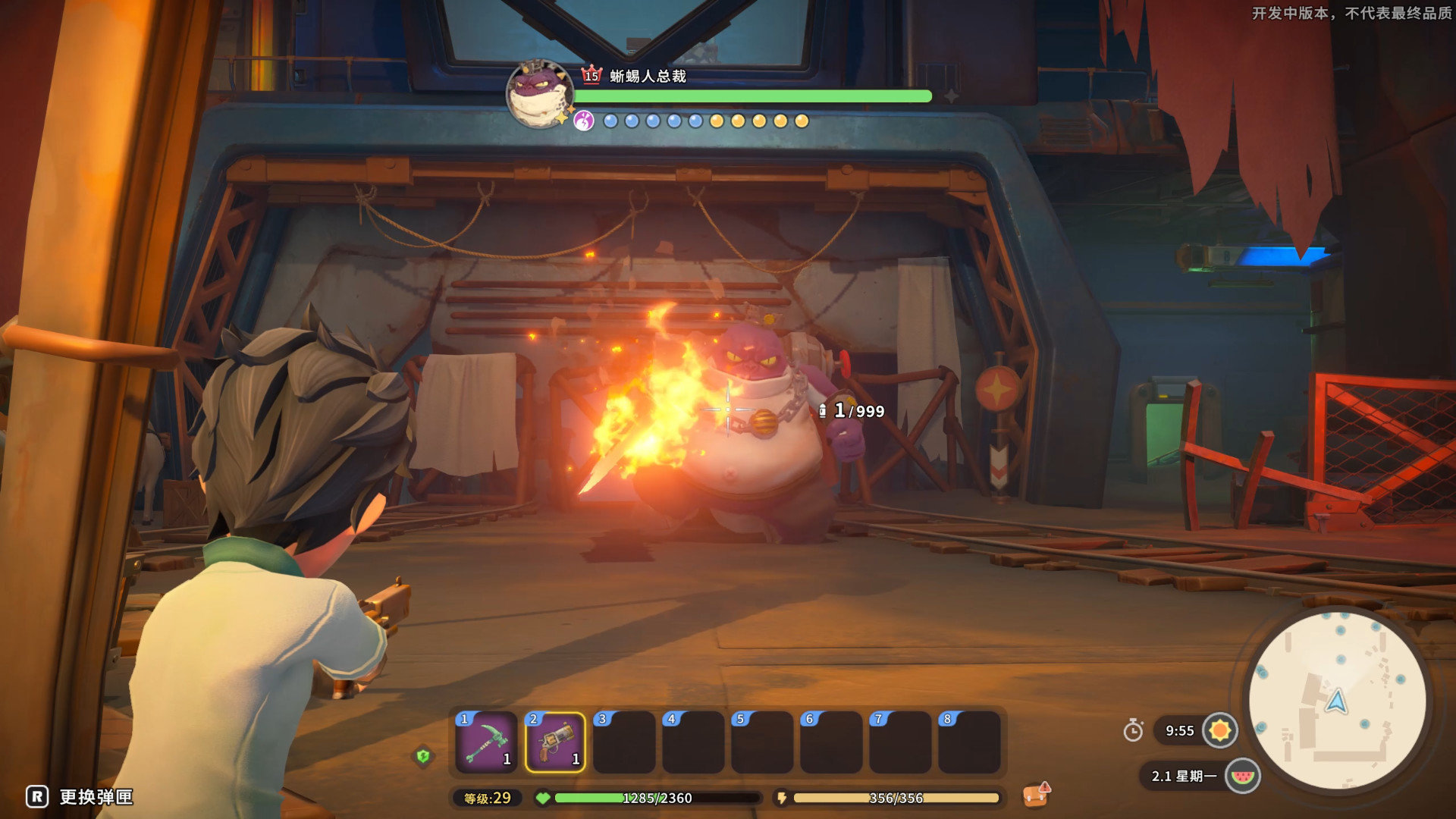Screen dimensions: 1456x819
Task: Select the pickaxe hotbar slot
Action: click(x=486, y=742)
